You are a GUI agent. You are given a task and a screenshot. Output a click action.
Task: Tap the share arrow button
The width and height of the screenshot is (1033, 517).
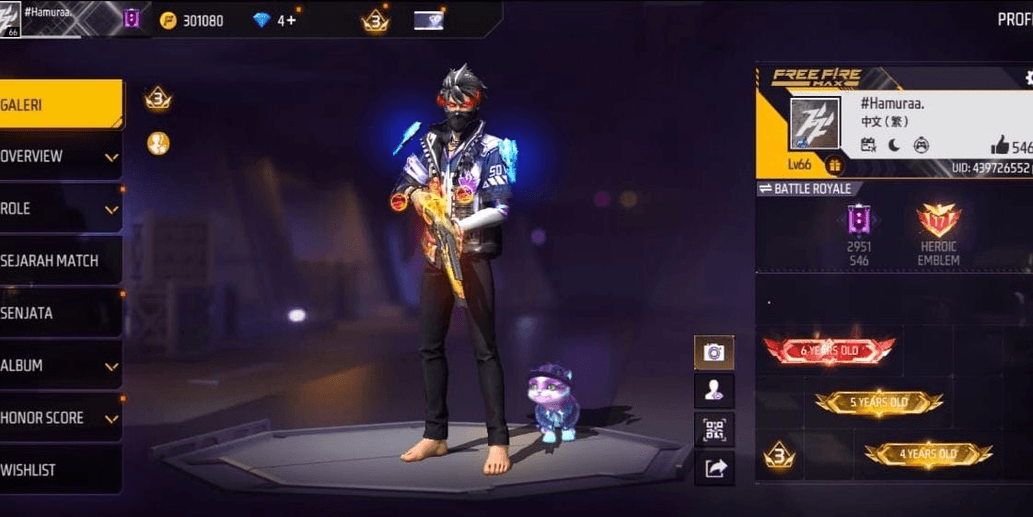[x=714, y=467]
